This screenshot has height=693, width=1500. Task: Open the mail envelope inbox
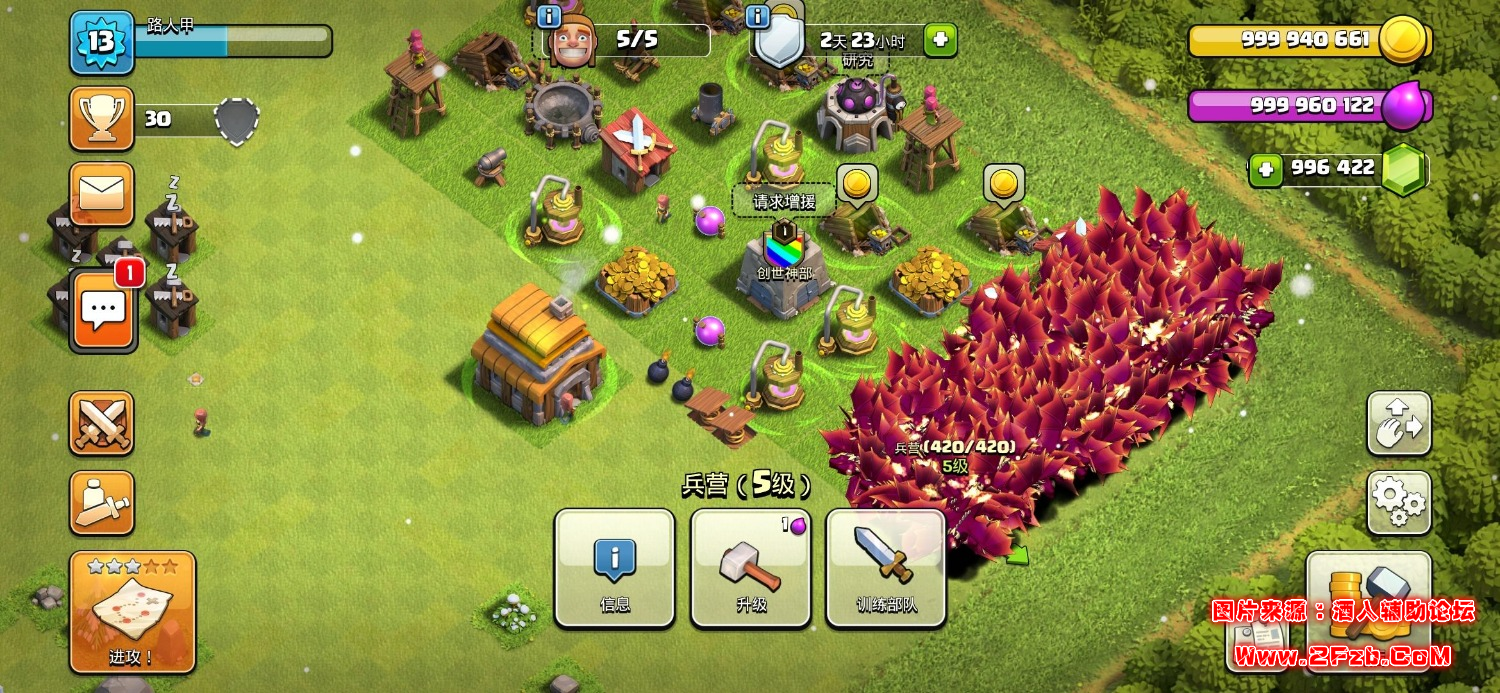(x=101, y=193)
